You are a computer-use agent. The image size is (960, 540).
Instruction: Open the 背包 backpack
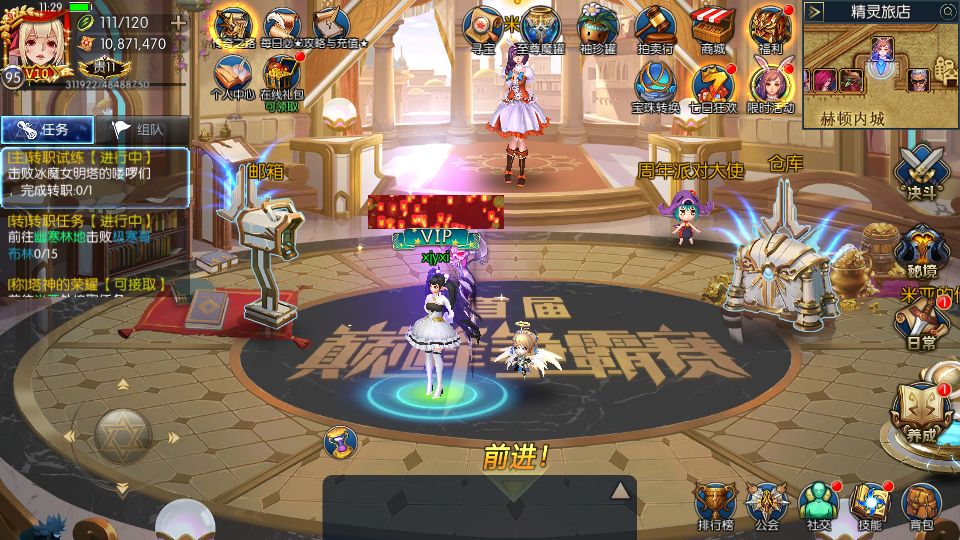[921, 505]
